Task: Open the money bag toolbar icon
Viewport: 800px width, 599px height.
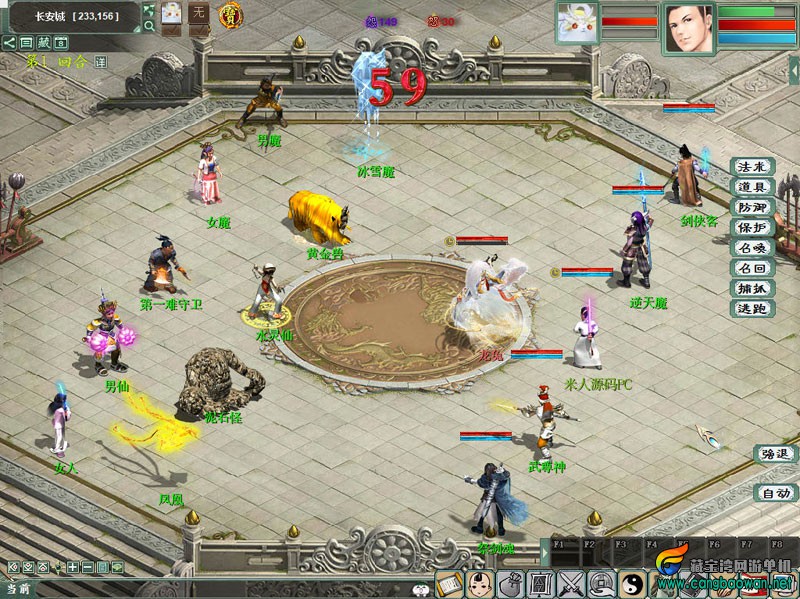Action: (510, 583)
